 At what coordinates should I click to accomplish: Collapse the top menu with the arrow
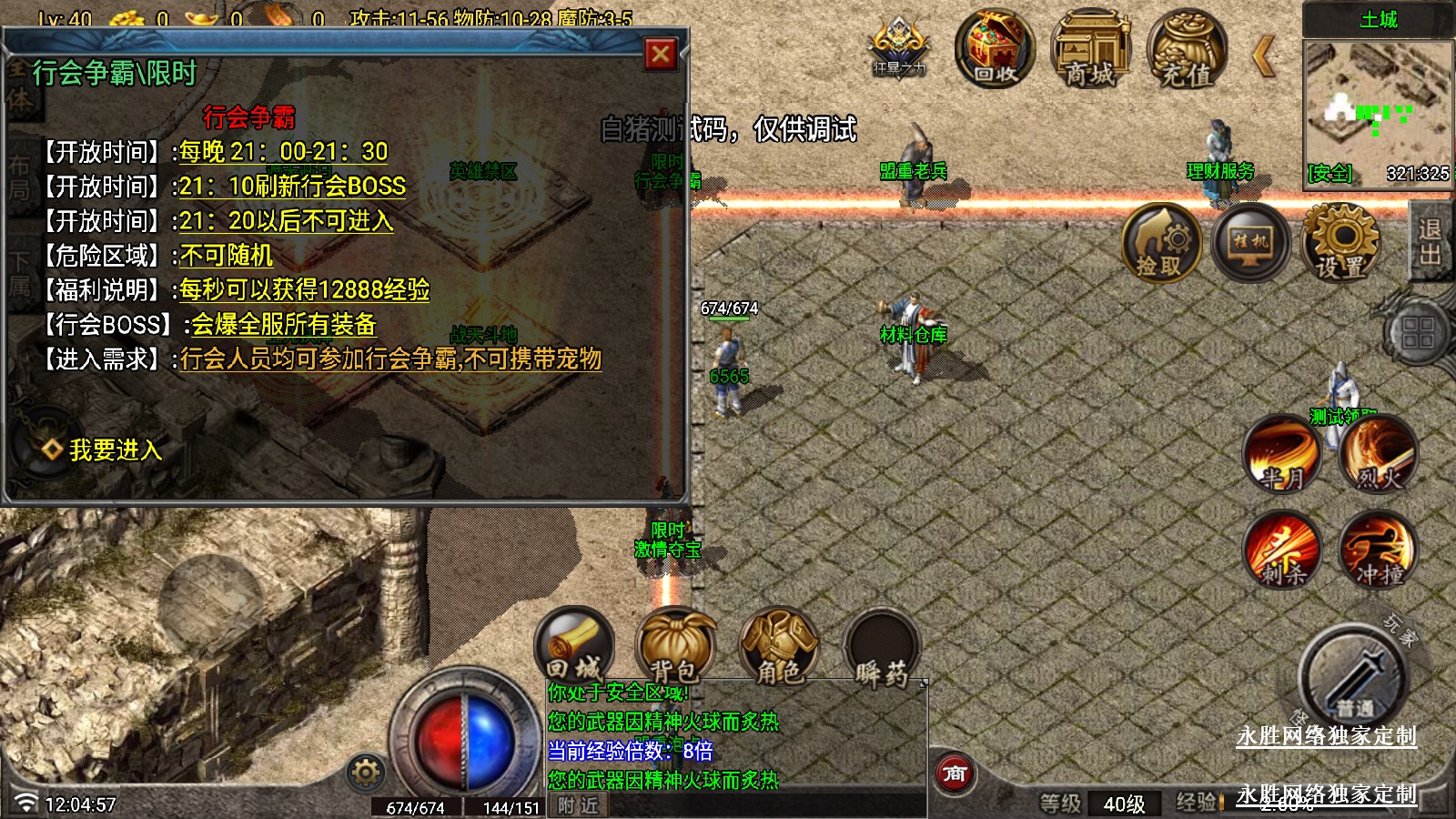1264,56
